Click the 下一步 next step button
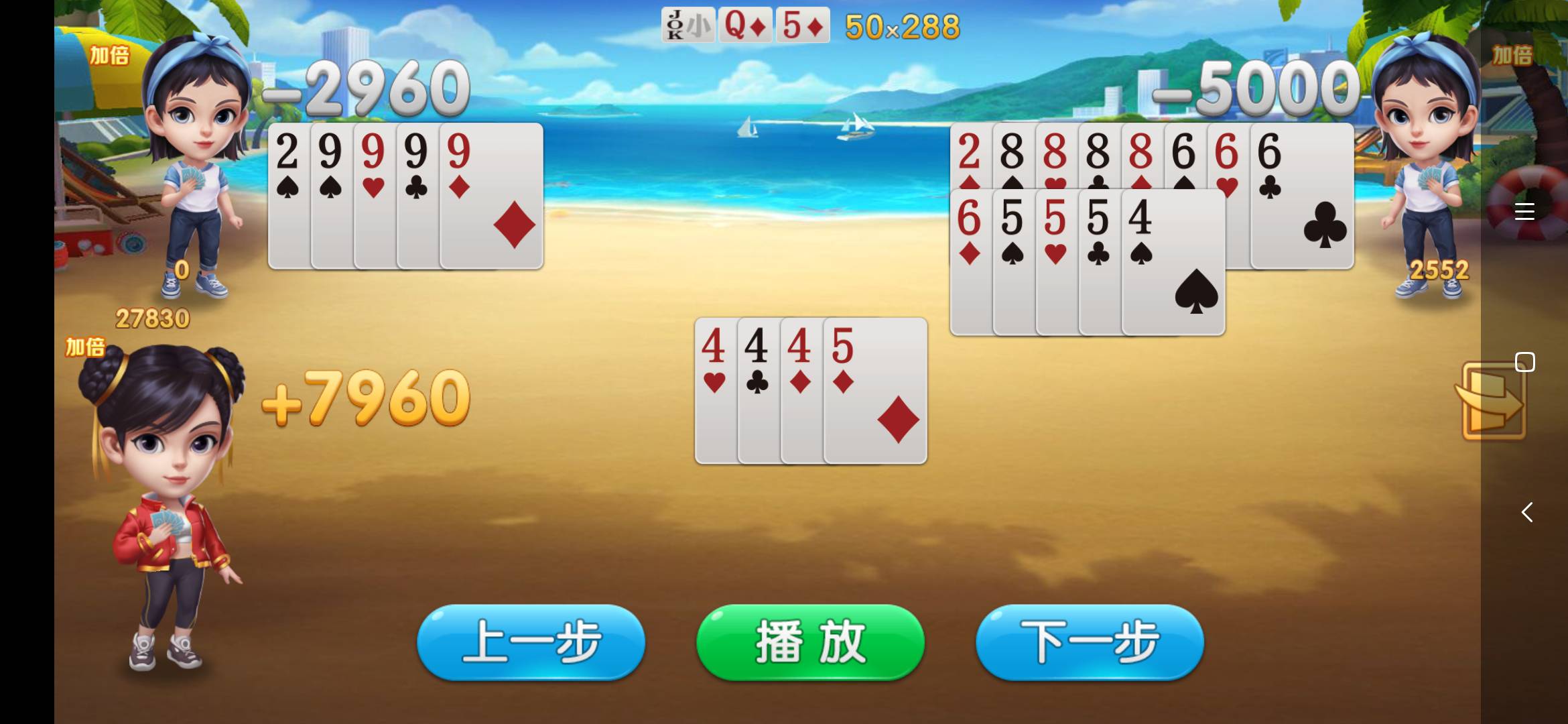Image resolution: width=1568 pixels, height=724 pixels. pos(1090,642)
